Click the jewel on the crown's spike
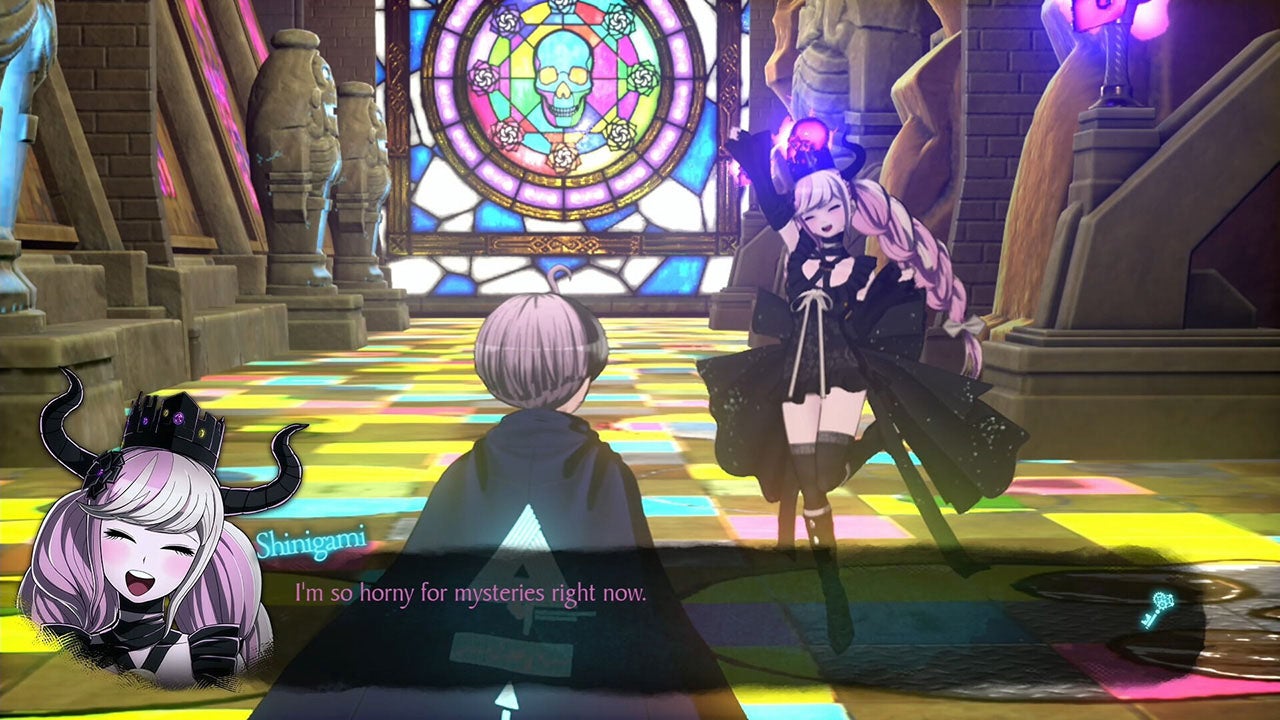This screenshot has width=1280, height=720. pyautogui.click(x=178, y=419)
